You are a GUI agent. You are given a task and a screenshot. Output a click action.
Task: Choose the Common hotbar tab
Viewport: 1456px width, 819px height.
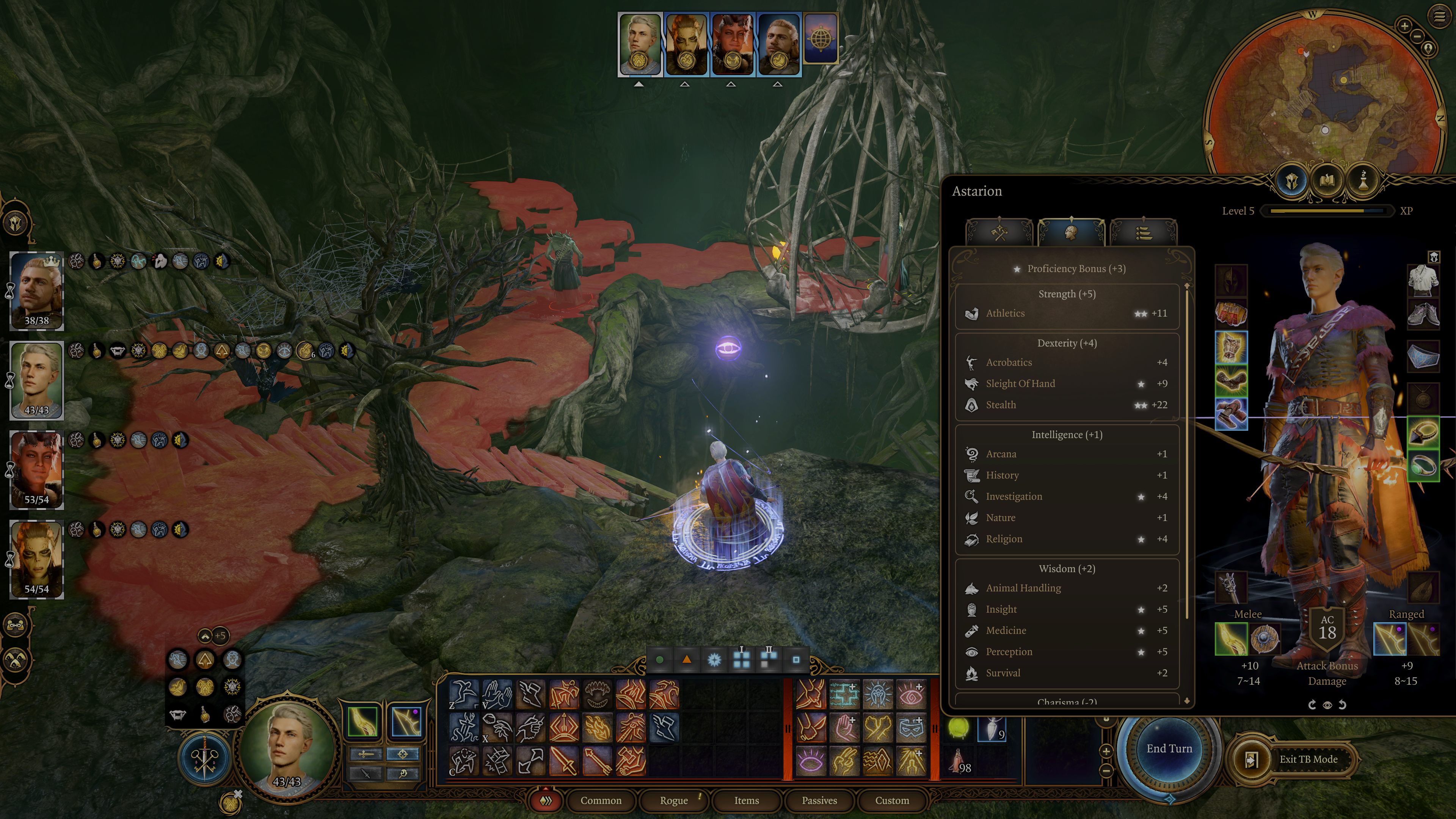[x=600, y=800]
